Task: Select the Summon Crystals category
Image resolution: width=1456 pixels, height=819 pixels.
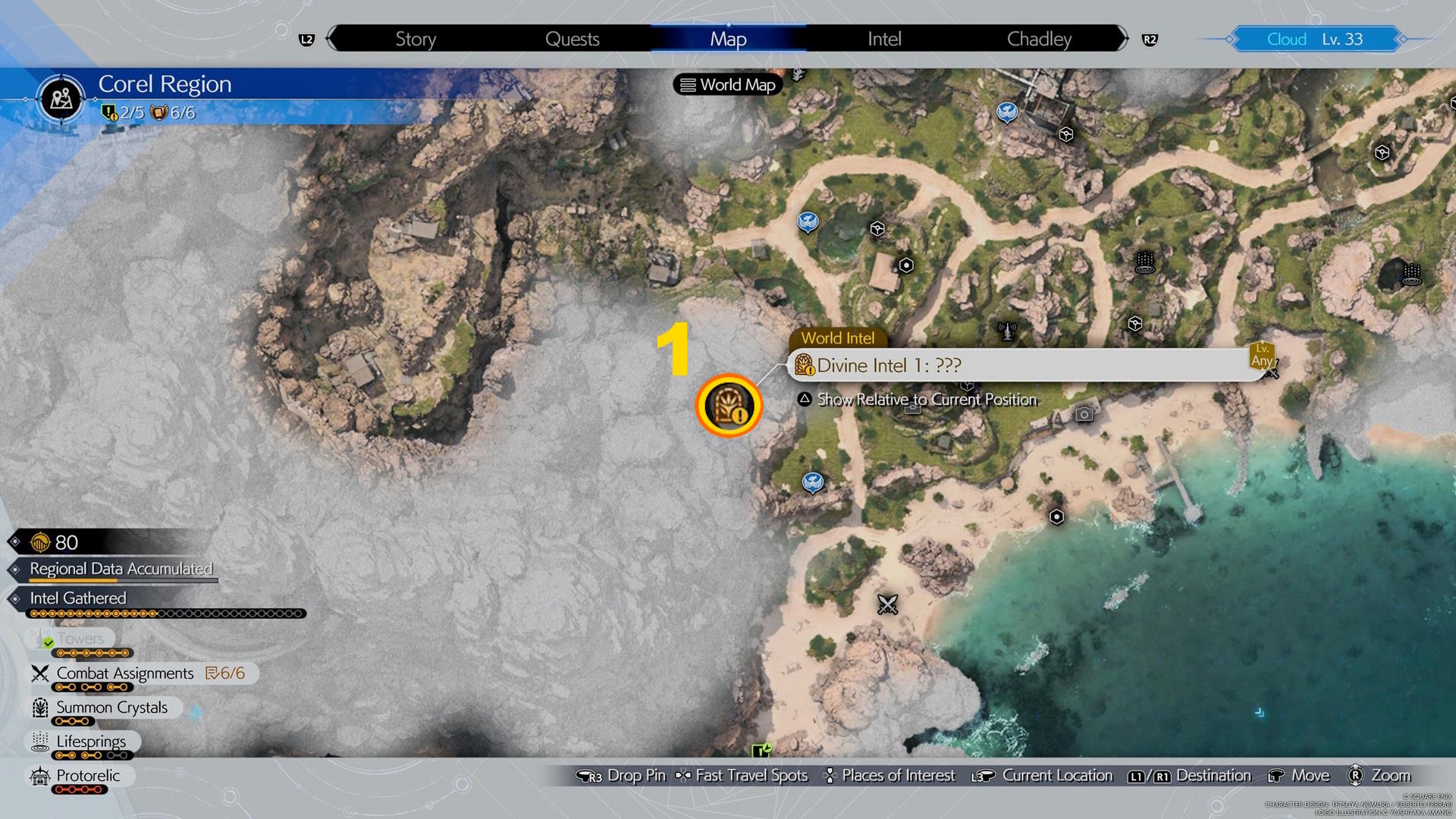Action: click(x=111, y=708)
